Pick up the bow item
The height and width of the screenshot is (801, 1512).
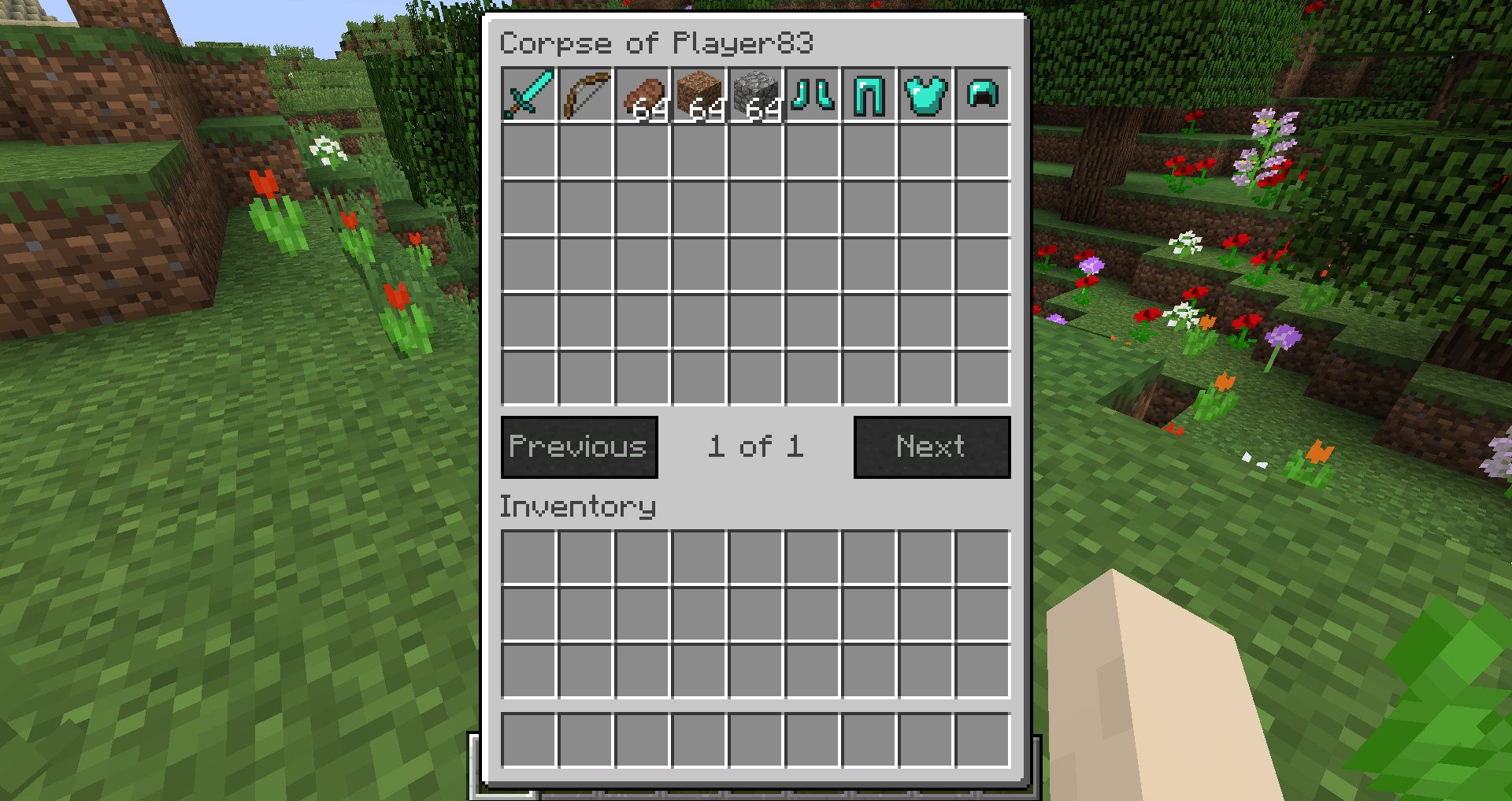(x=584, y=96)
